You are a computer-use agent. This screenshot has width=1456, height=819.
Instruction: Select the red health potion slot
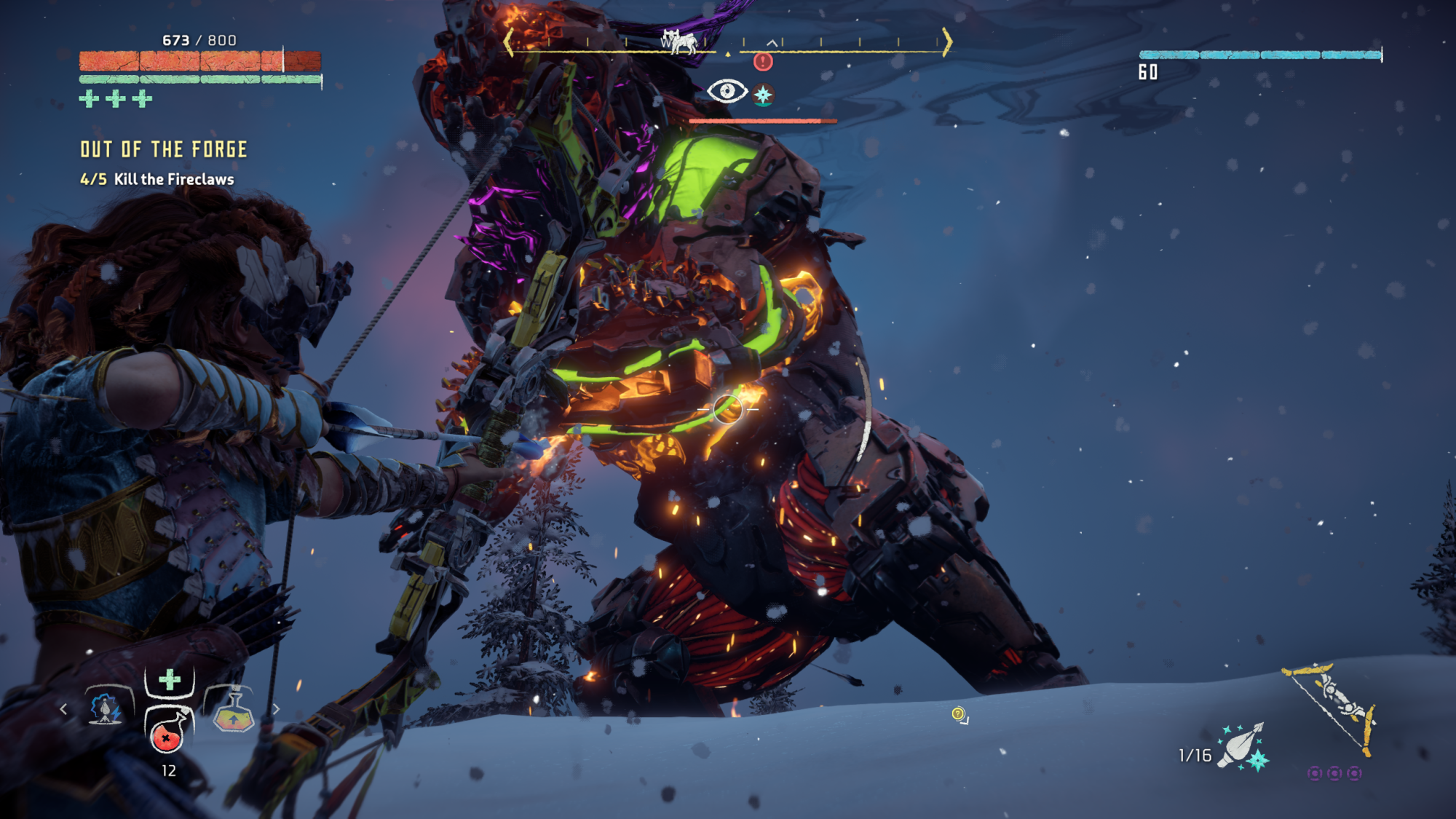point(167,734)
